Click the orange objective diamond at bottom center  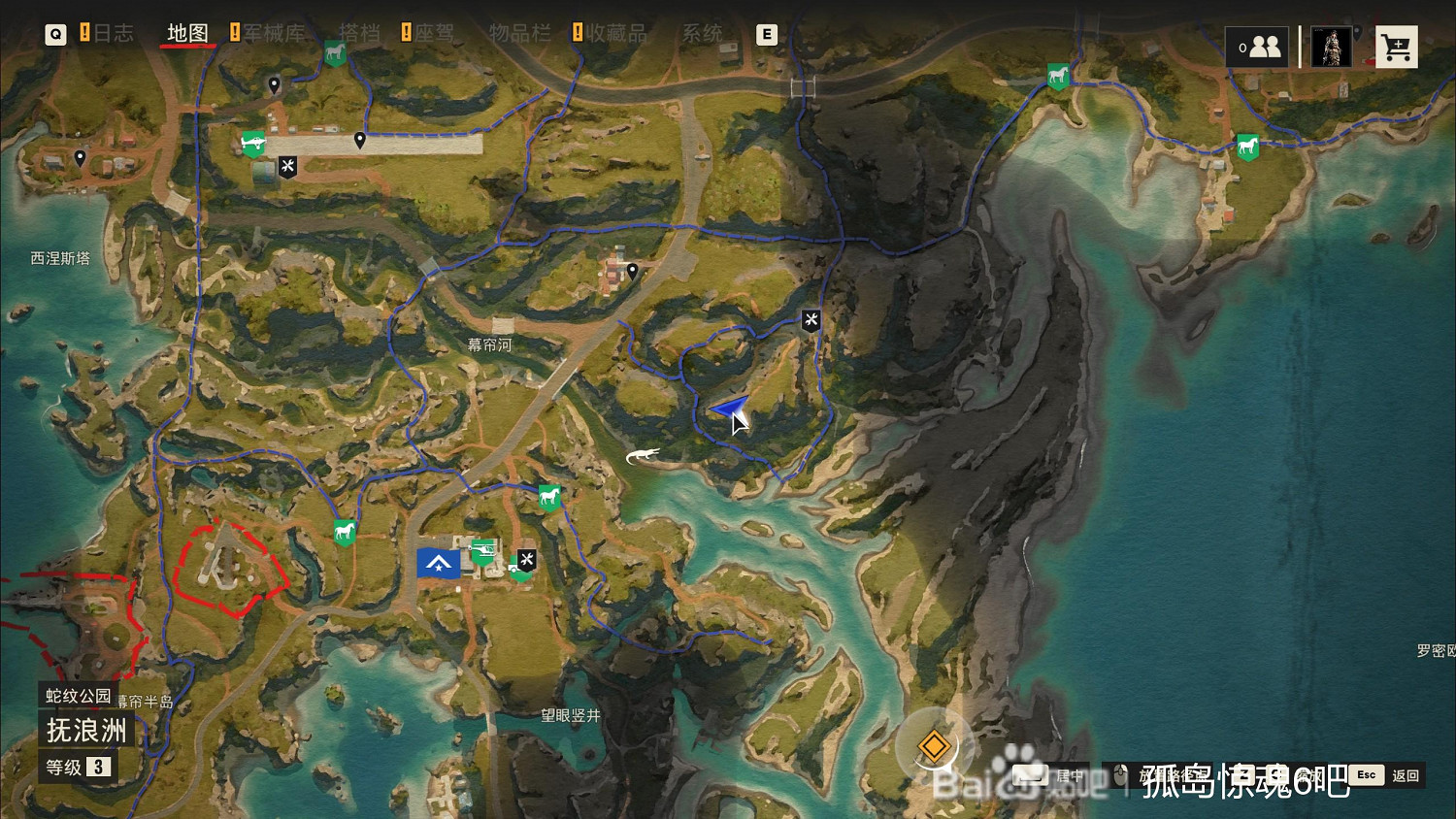click(935, 746)
